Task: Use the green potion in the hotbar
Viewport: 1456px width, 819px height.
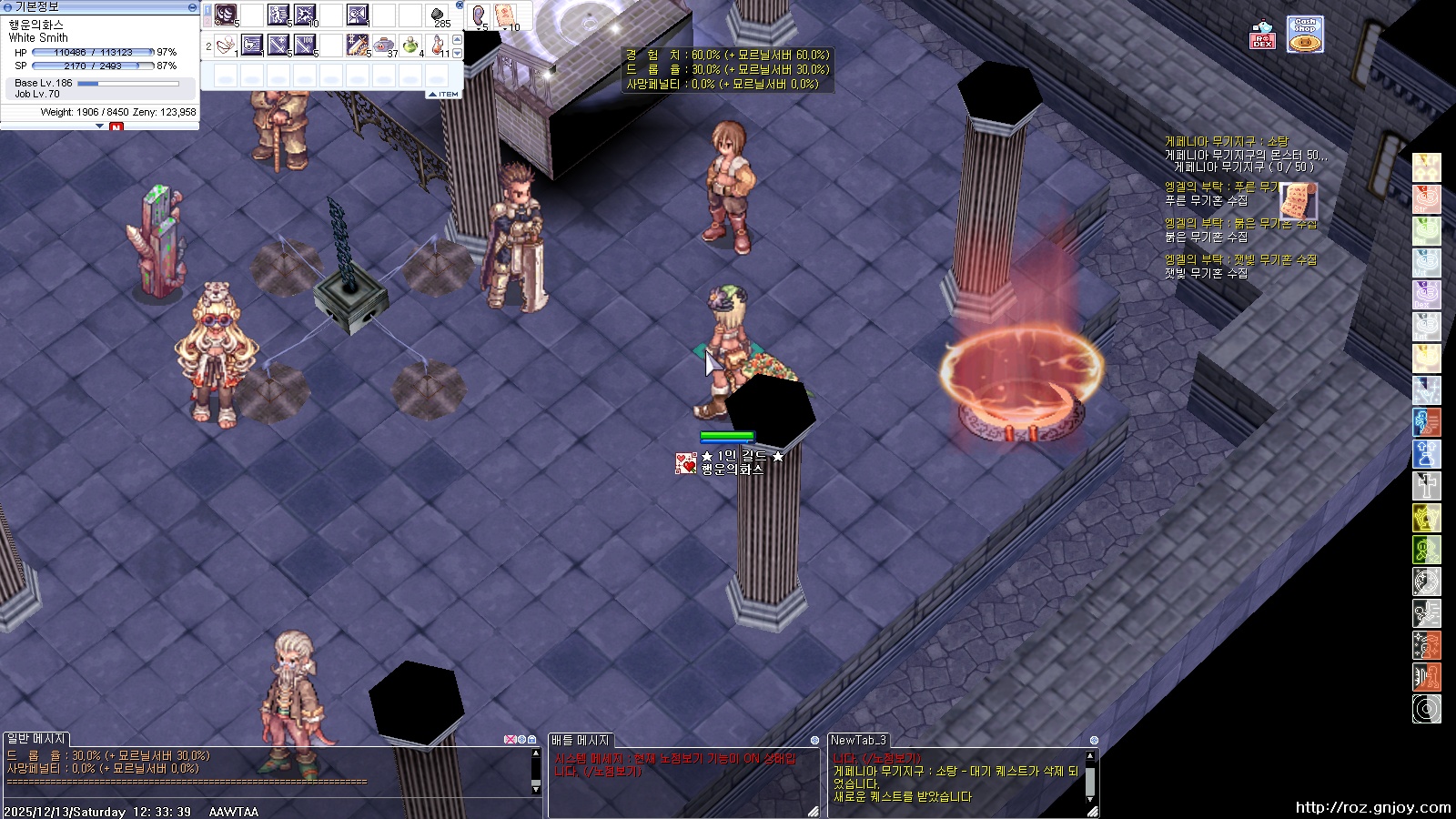Action: coord(411,44)
